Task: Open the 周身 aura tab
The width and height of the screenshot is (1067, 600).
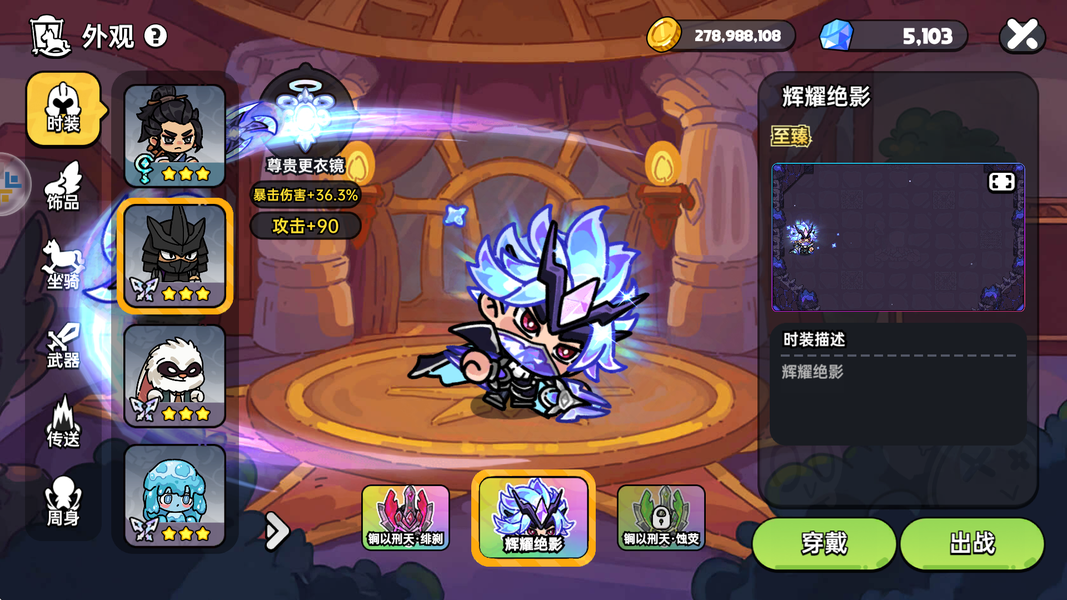Action: 63,501
